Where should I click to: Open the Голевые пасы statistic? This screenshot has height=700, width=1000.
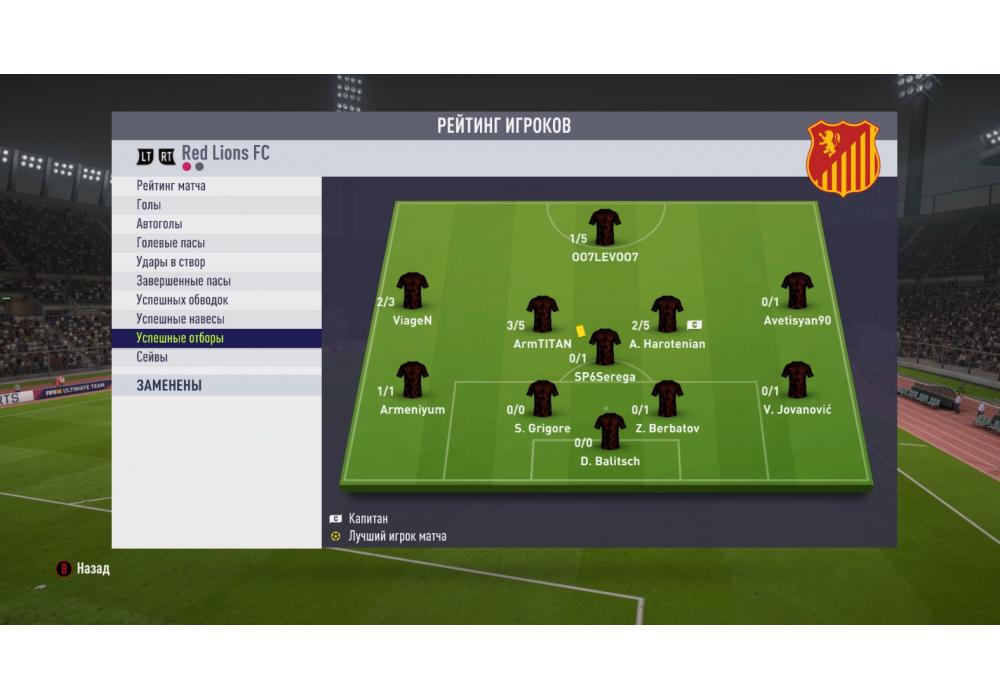216,243
